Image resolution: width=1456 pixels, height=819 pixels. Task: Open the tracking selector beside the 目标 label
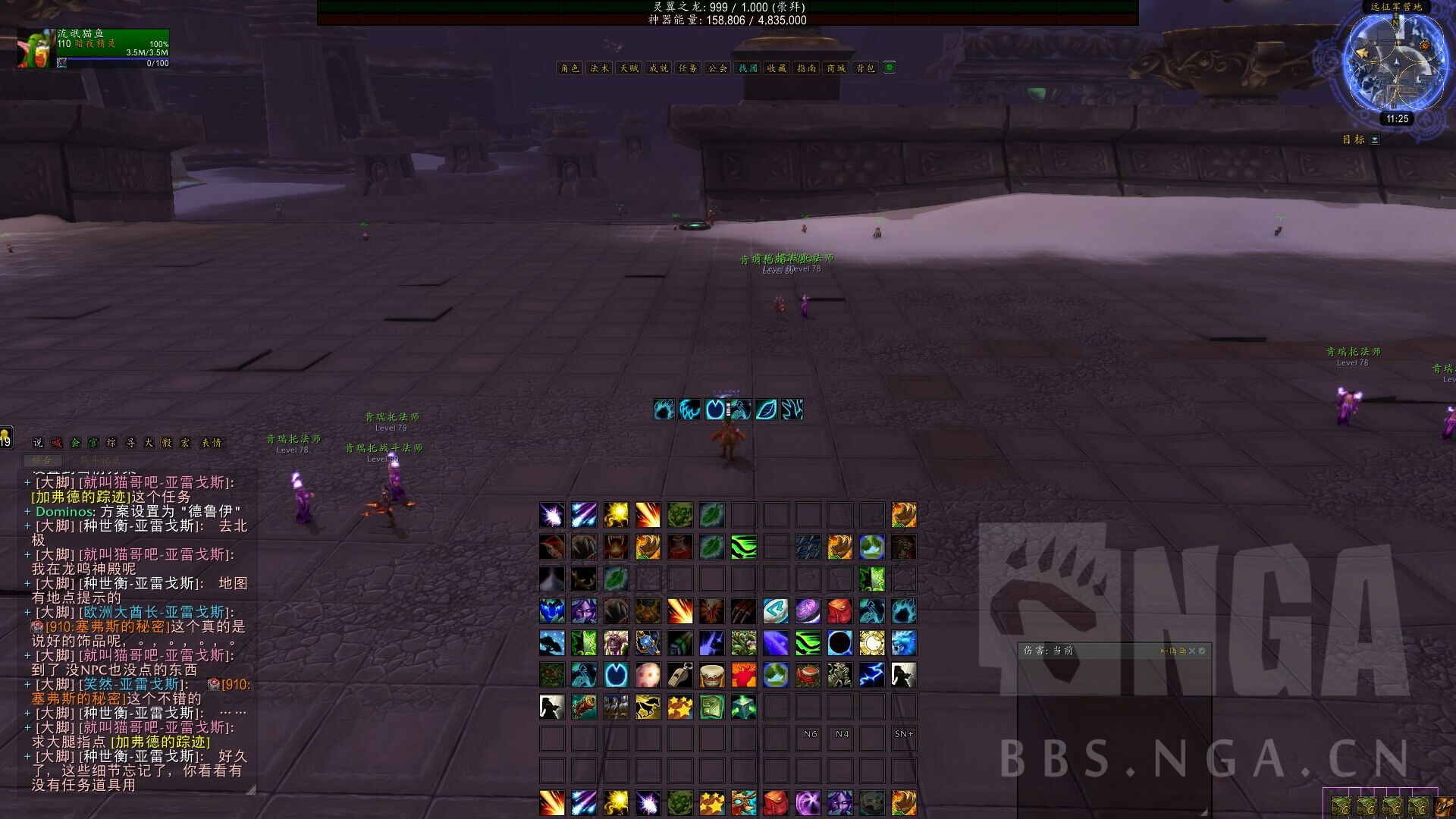pos(1374,140)
